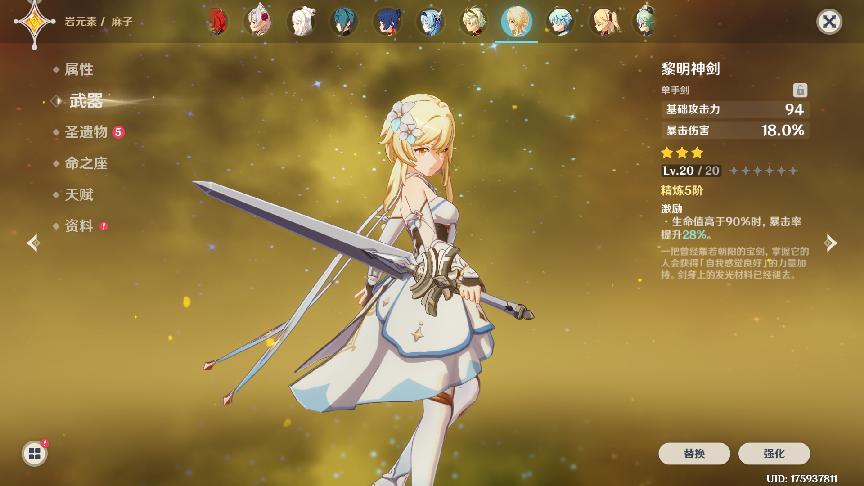Select the blonde portrait with dark bow
This screenshot has height=486, width=864.
coord(603,21)
